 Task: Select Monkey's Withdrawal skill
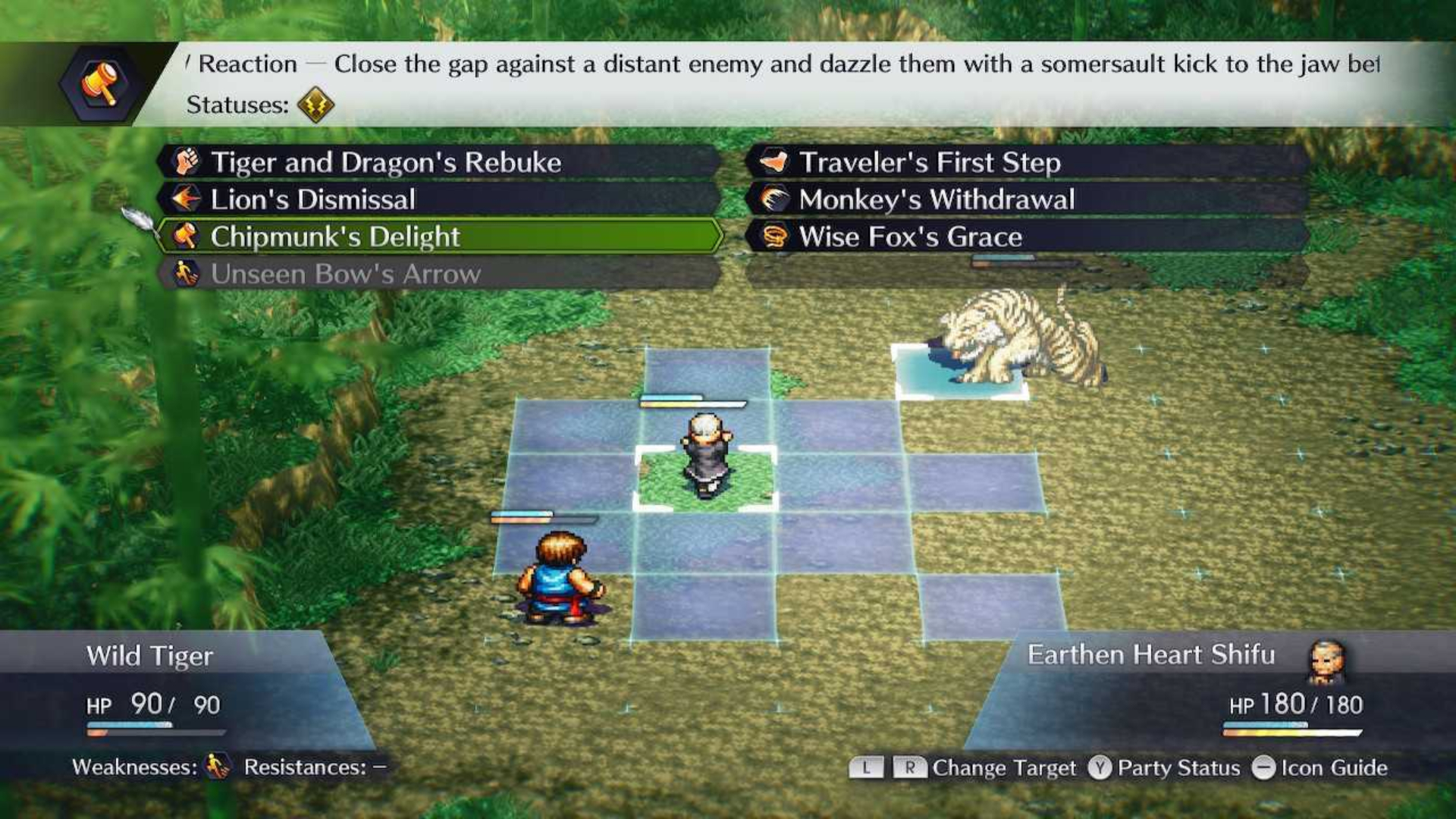coord(1028,199)
